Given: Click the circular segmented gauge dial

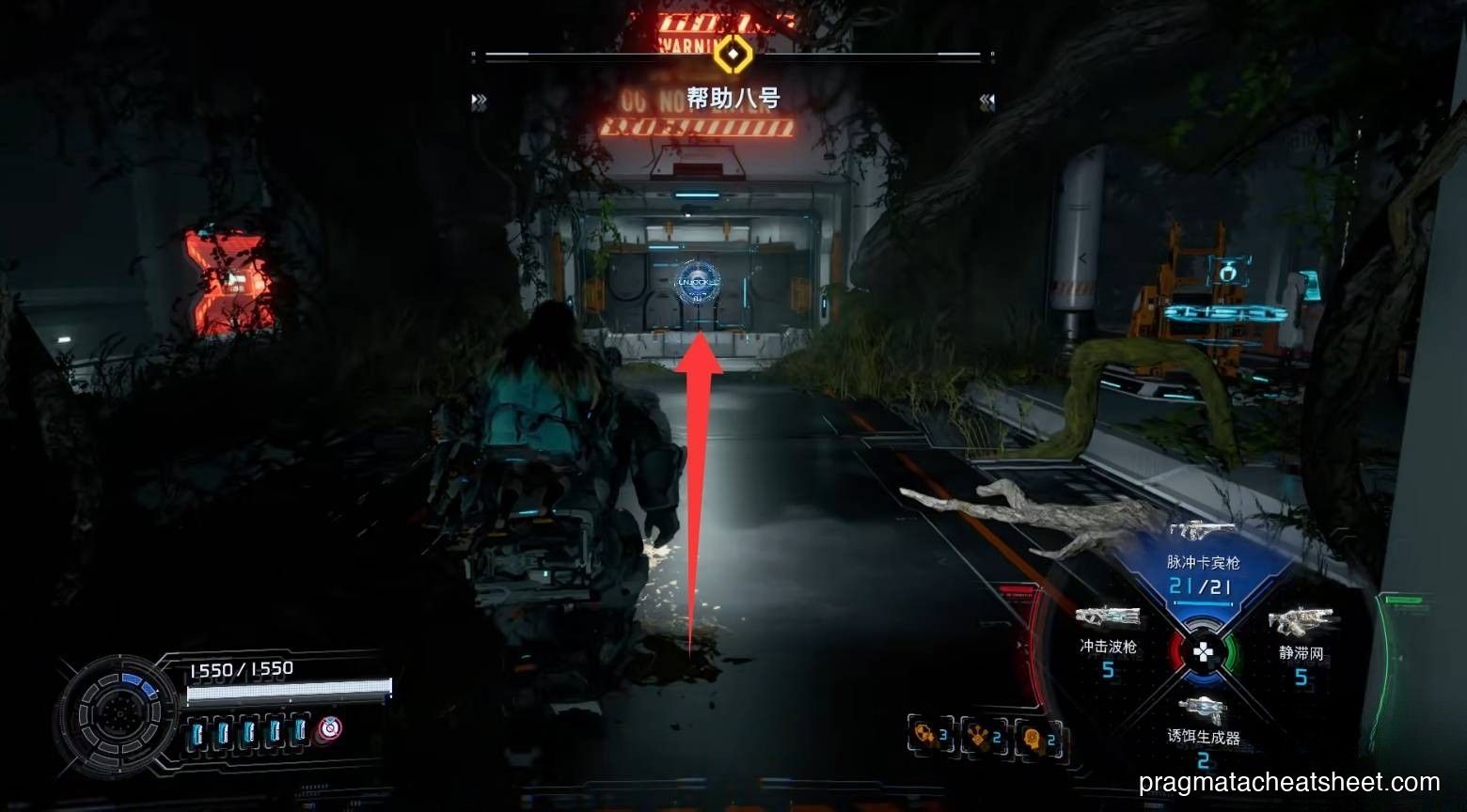Looking at the screenshot, I should (117, 710).
